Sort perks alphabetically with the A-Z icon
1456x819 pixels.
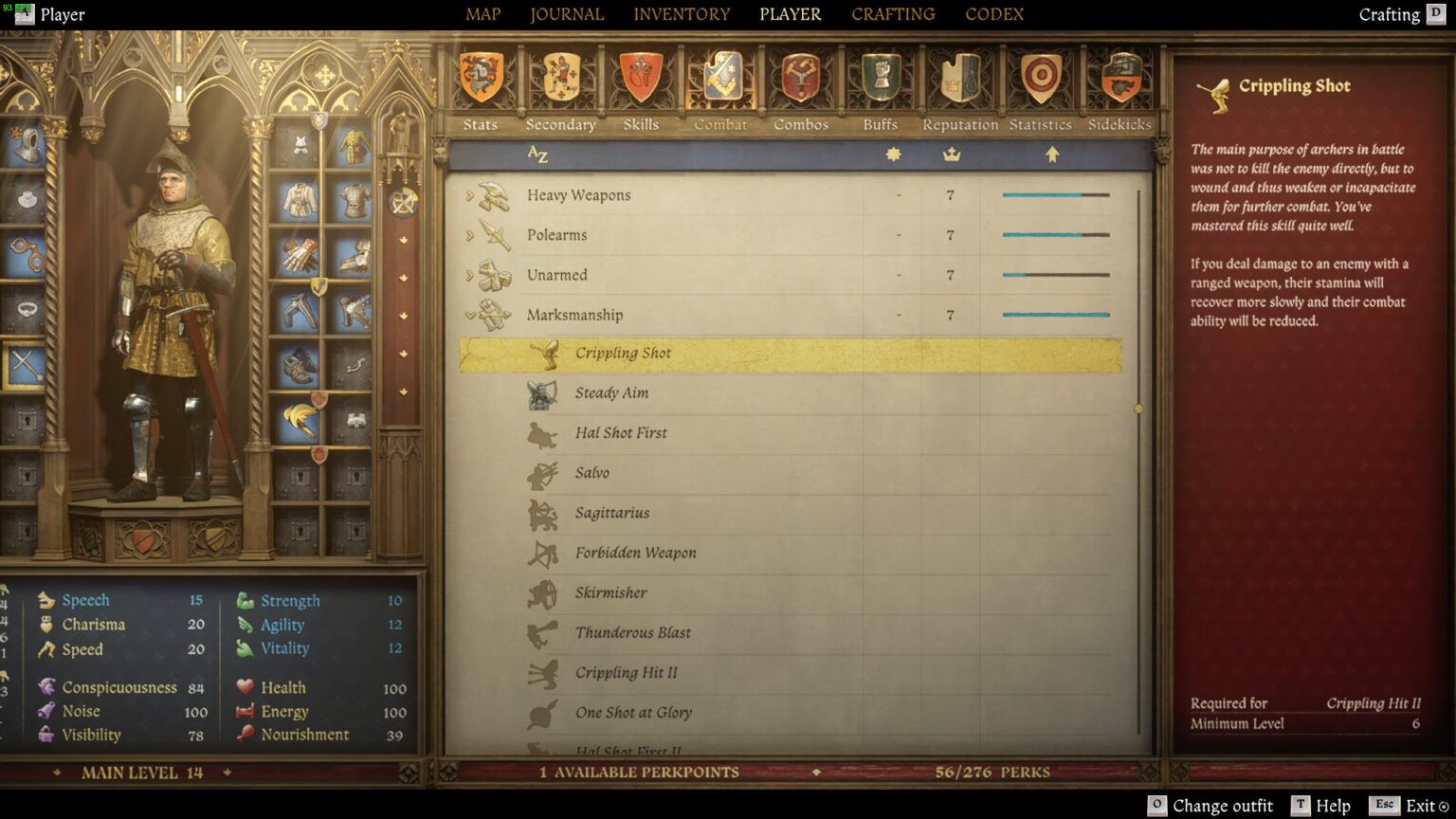pos(537,154)
